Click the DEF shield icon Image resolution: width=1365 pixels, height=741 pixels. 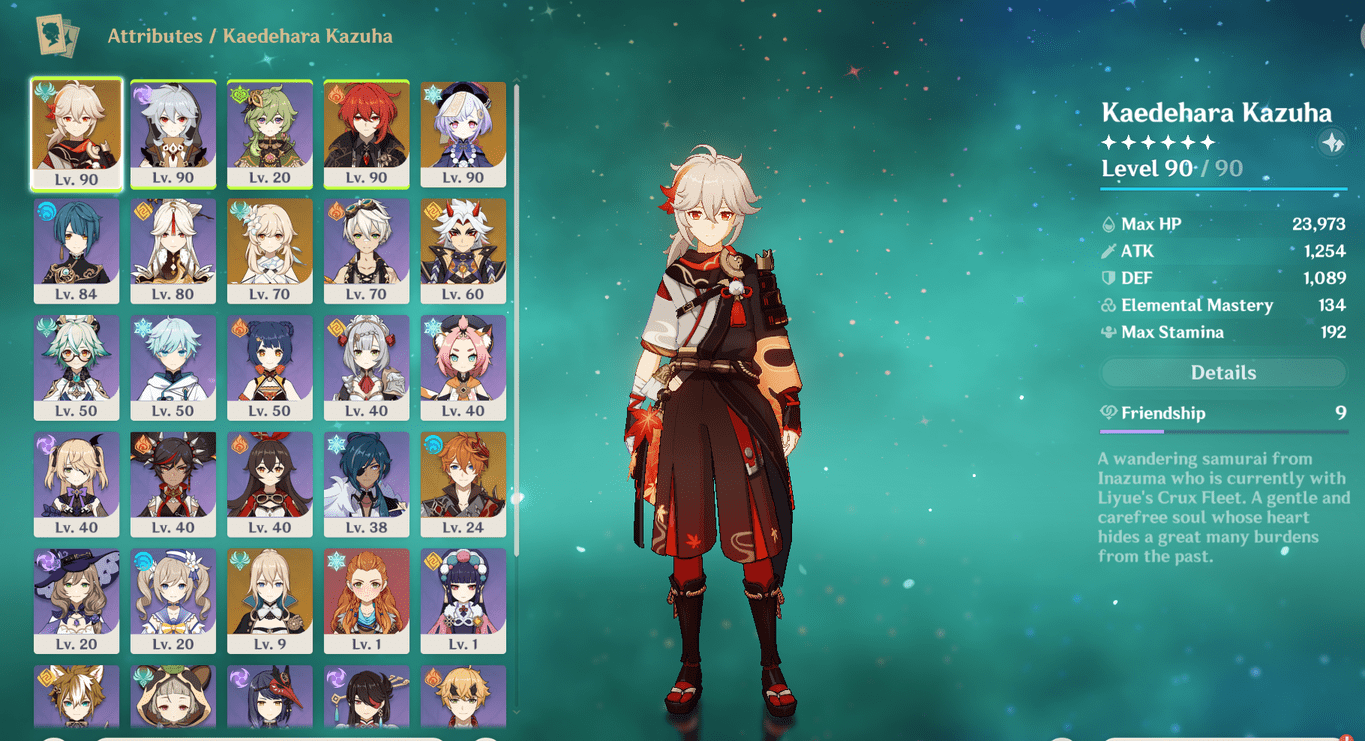point(1109,278)
